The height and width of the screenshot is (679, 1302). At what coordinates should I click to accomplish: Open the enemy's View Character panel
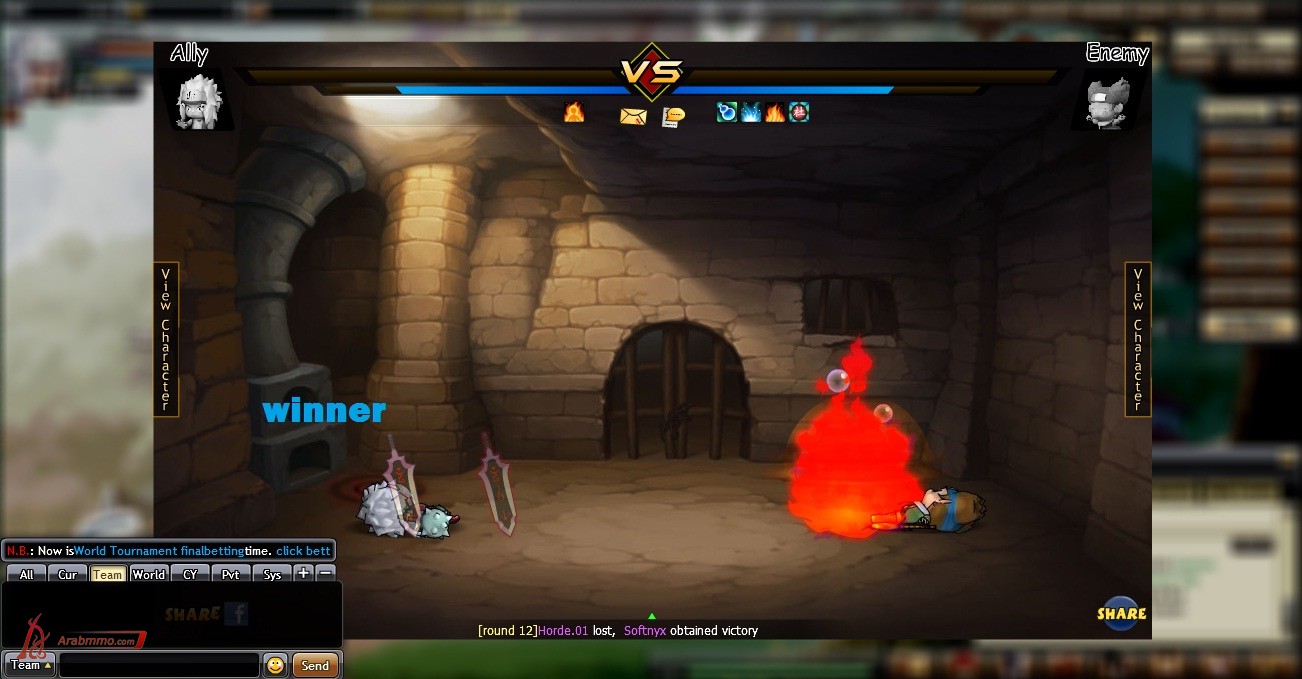coord(1138,339)
